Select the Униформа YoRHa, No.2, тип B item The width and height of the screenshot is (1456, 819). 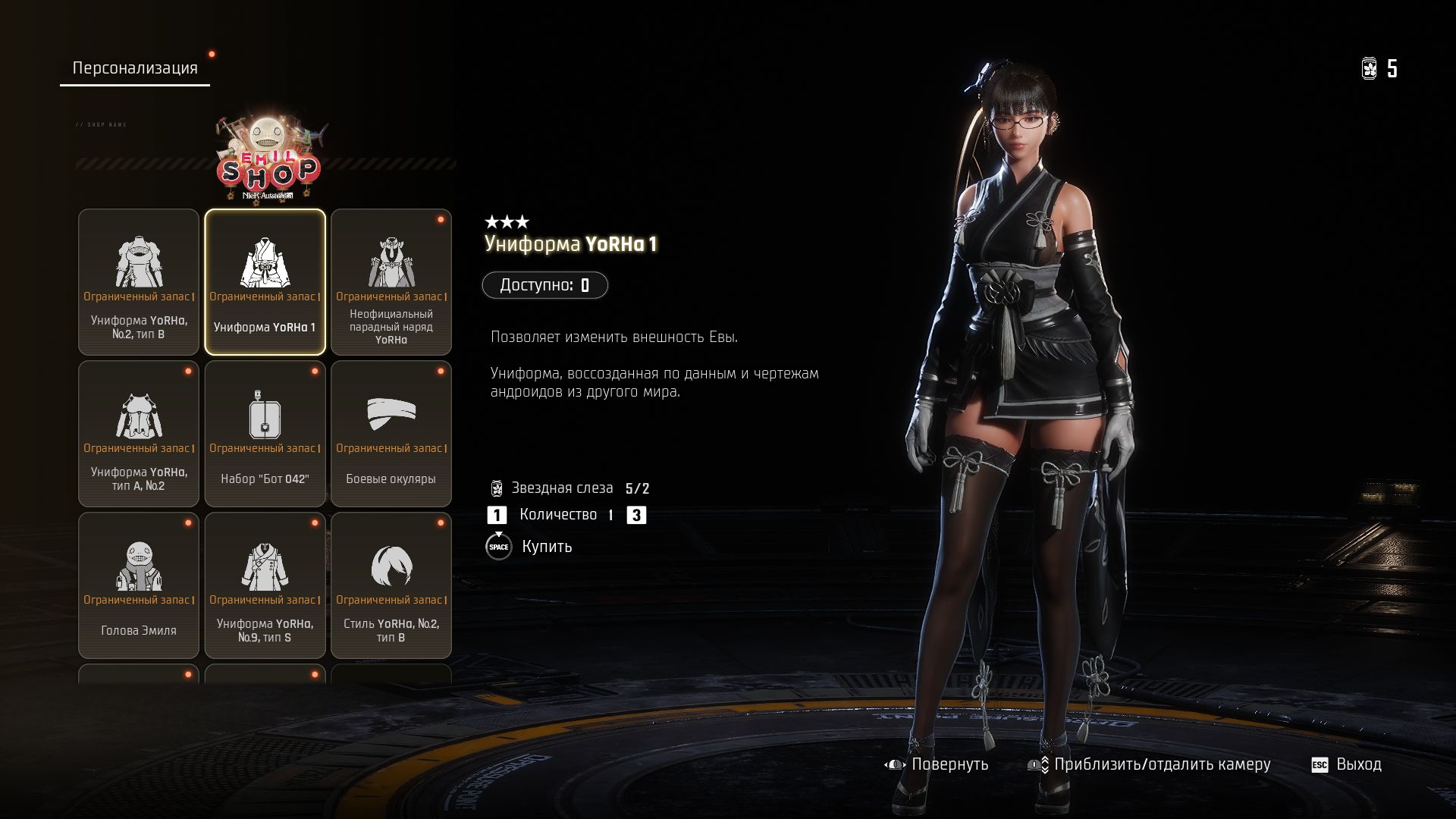139,282
